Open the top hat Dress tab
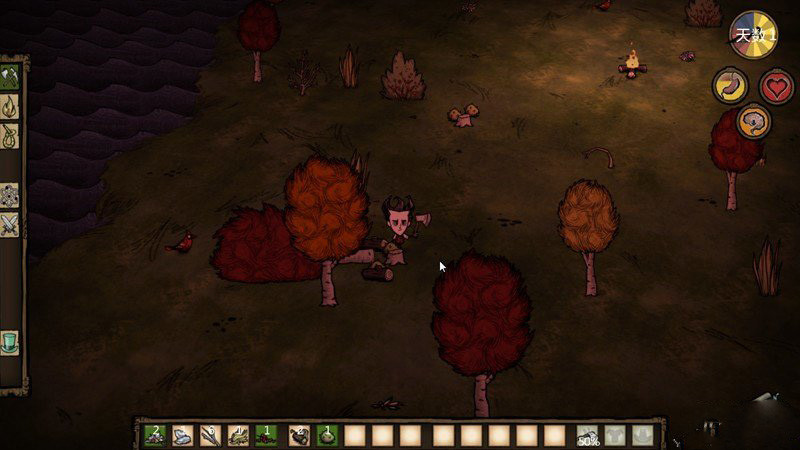This screenshot has height=450, width=800. (x=11, y=342)
